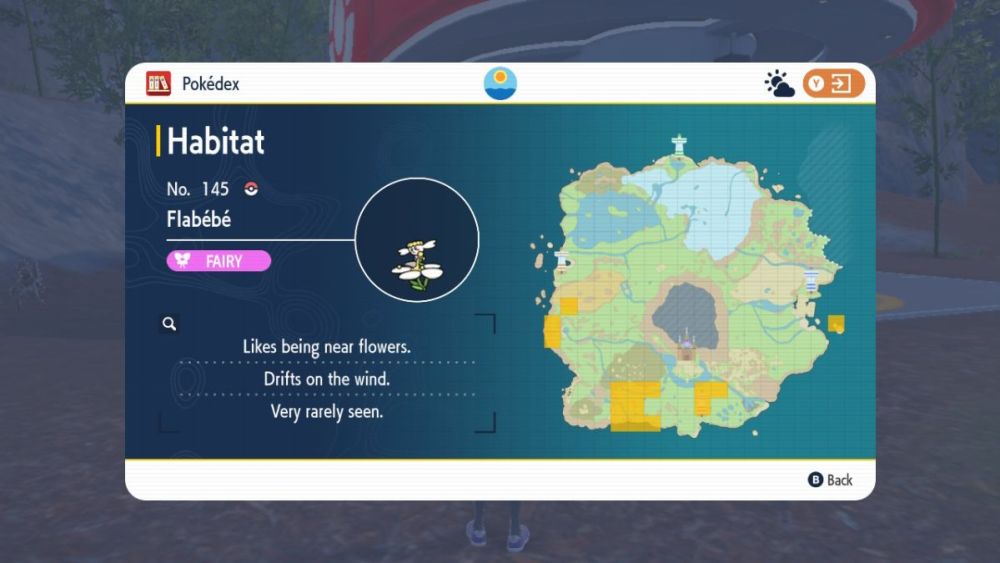
Task: Click the Flabébé portrait circle
Action: click(417, 240)
